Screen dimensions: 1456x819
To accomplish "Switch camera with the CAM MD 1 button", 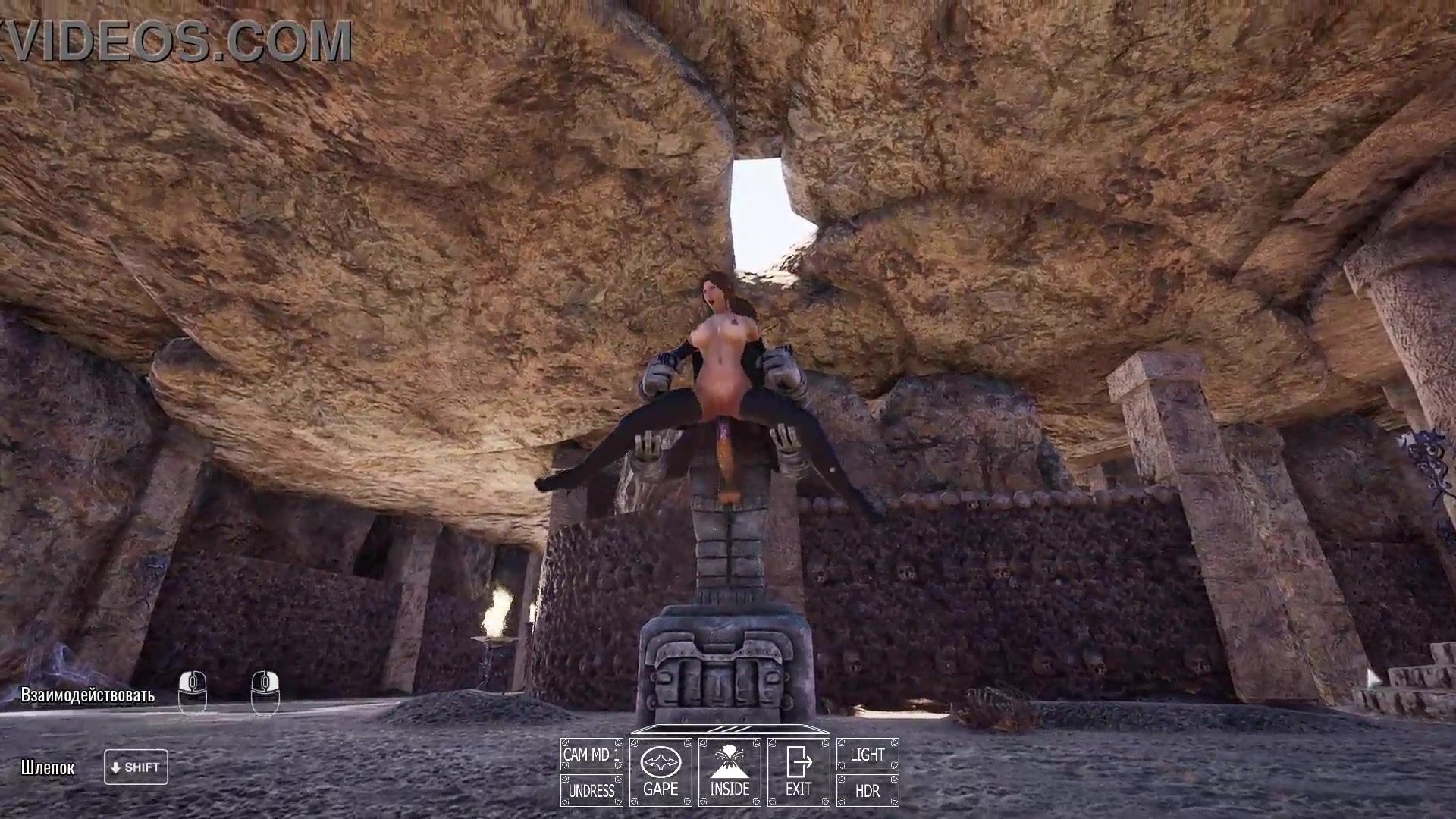I will click(591, 755).
